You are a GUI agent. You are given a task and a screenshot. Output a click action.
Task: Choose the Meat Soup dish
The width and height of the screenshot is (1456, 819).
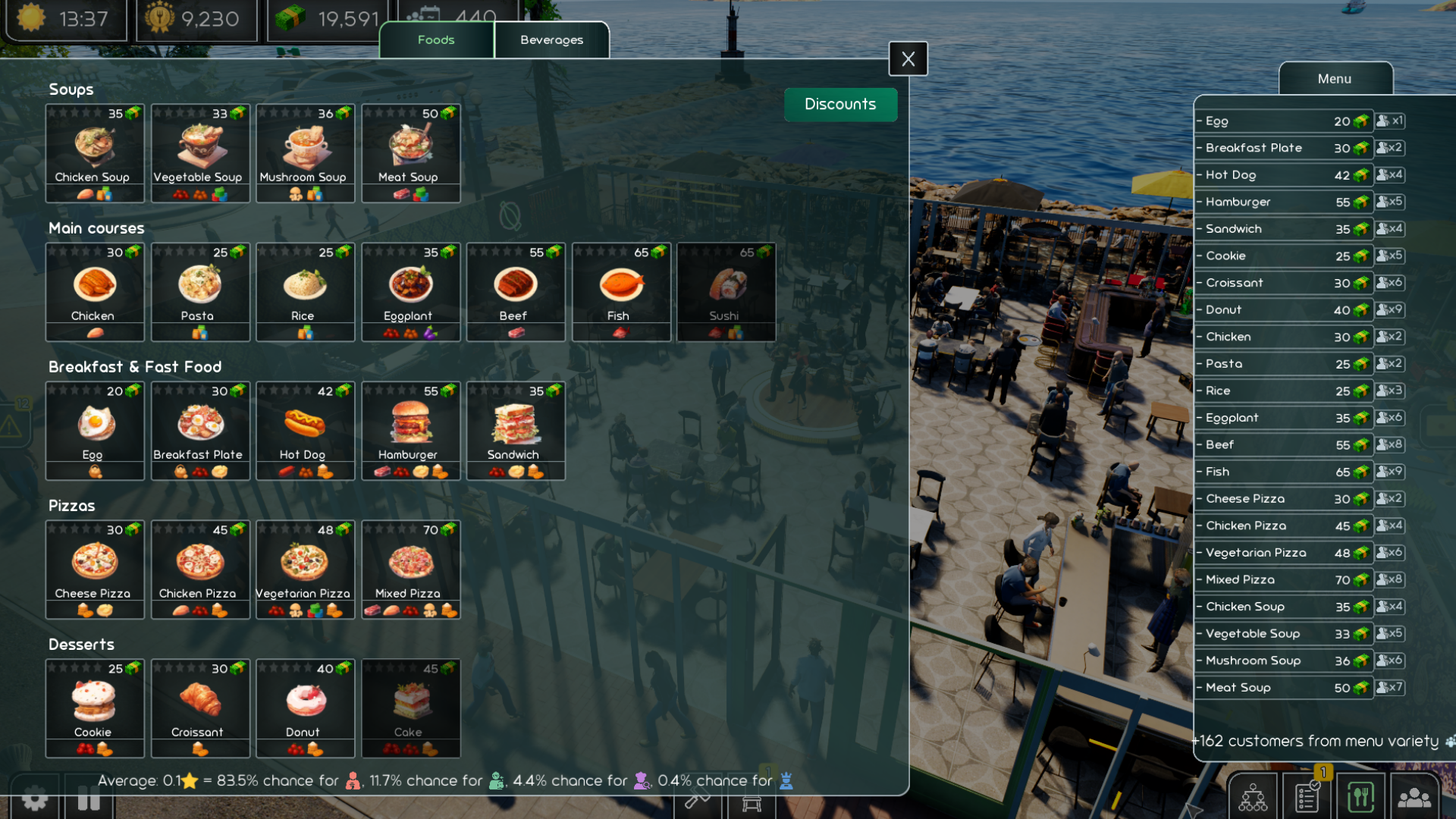410,153
